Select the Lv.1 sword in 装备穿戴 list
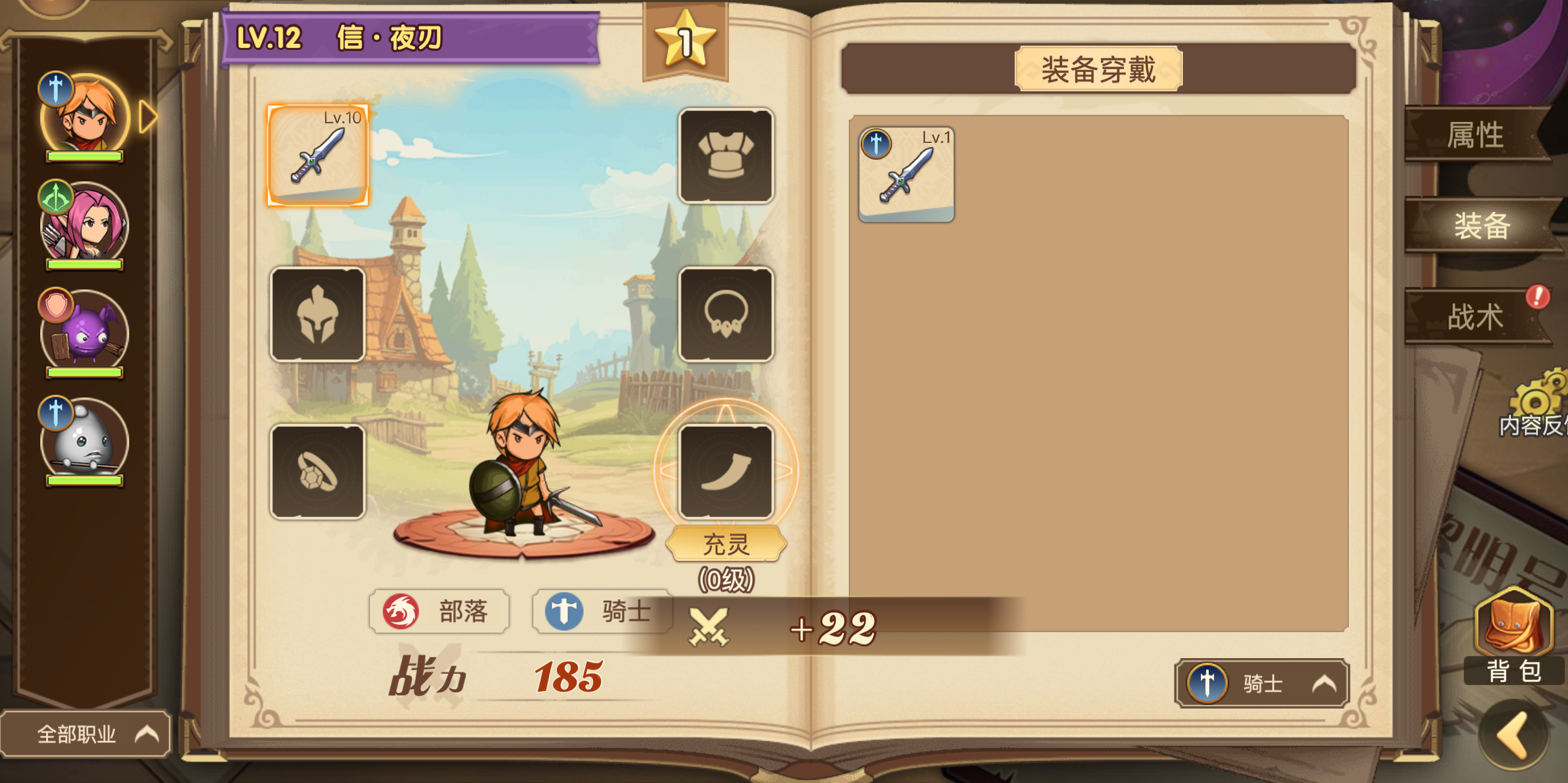 coord(907,174)
